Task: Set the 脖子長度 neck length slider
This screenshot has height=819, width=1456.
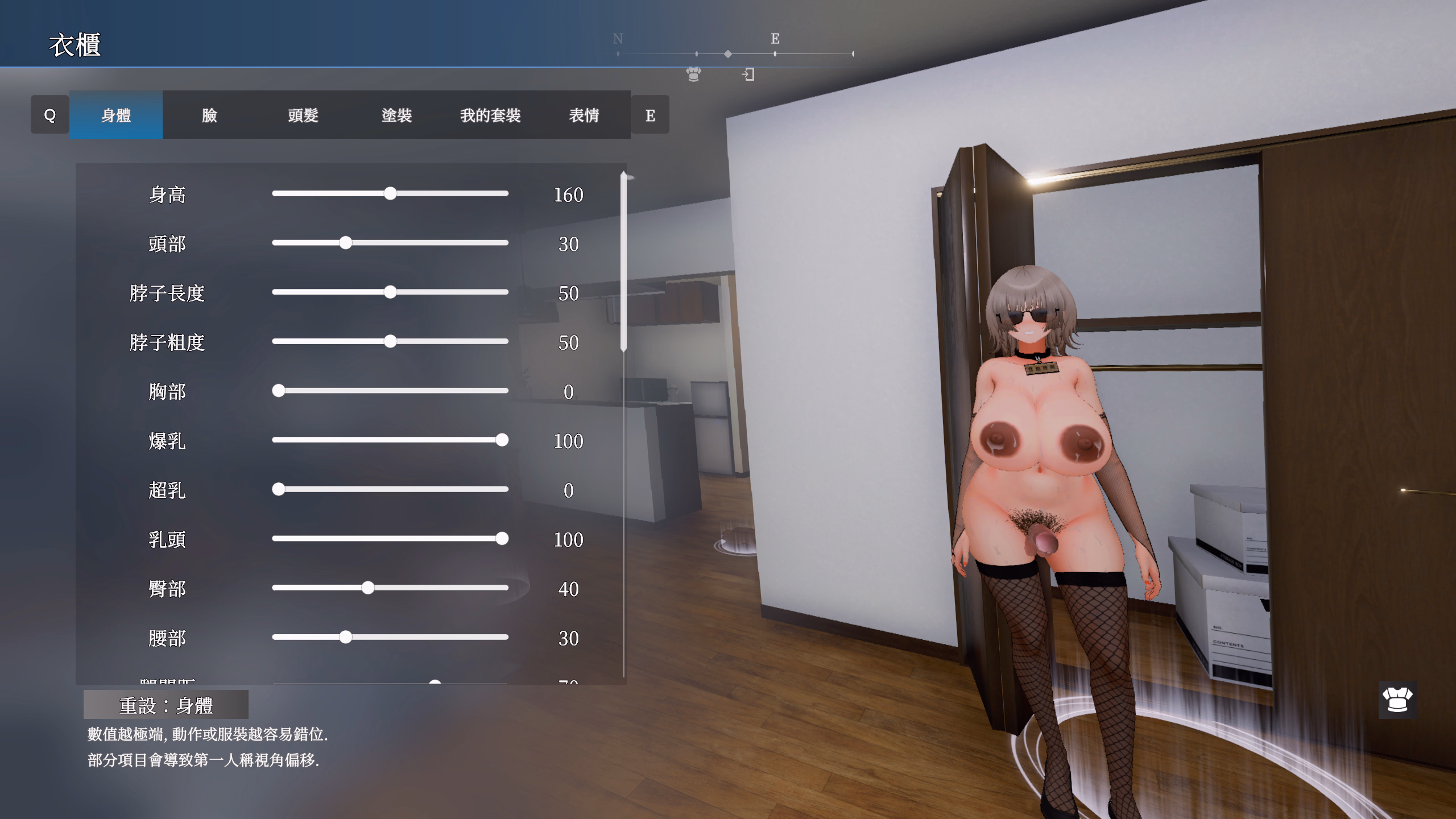Action: tap(390, 292)
